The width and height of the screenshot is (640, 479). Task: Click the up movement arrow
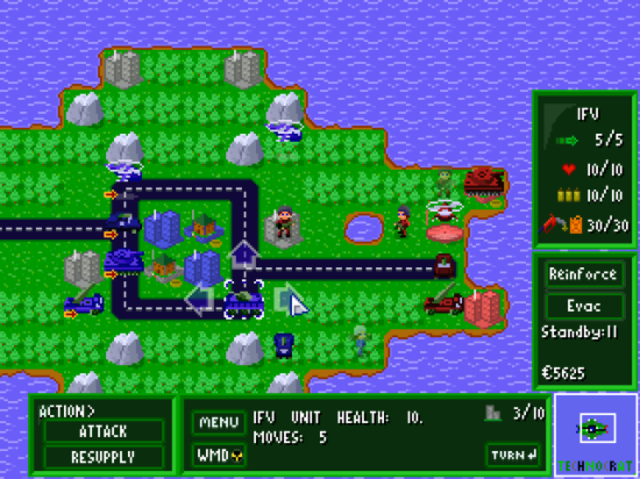click(x=243, y=255)
